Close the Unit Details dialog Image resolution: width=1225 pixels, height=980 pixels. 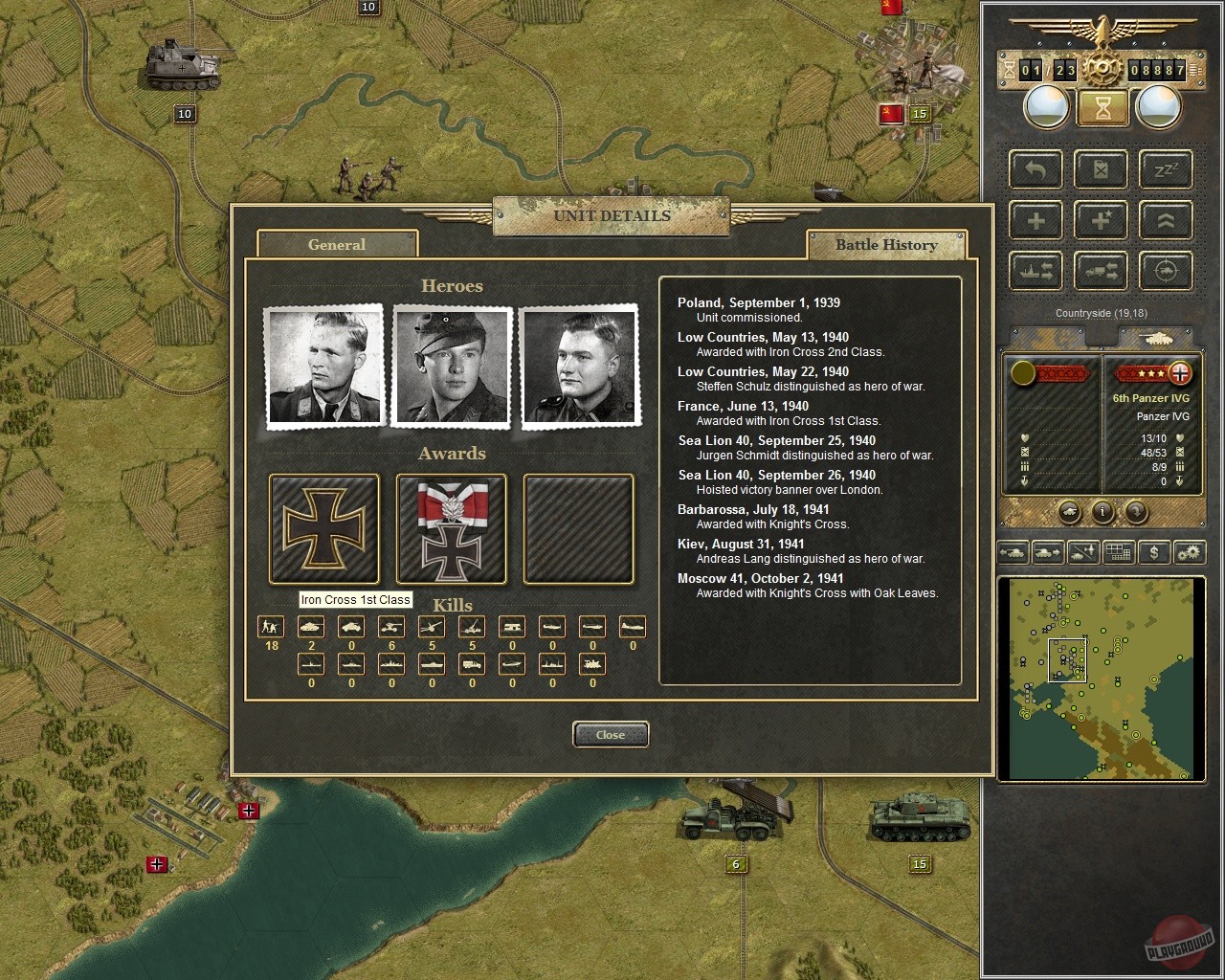click(611, 734)
